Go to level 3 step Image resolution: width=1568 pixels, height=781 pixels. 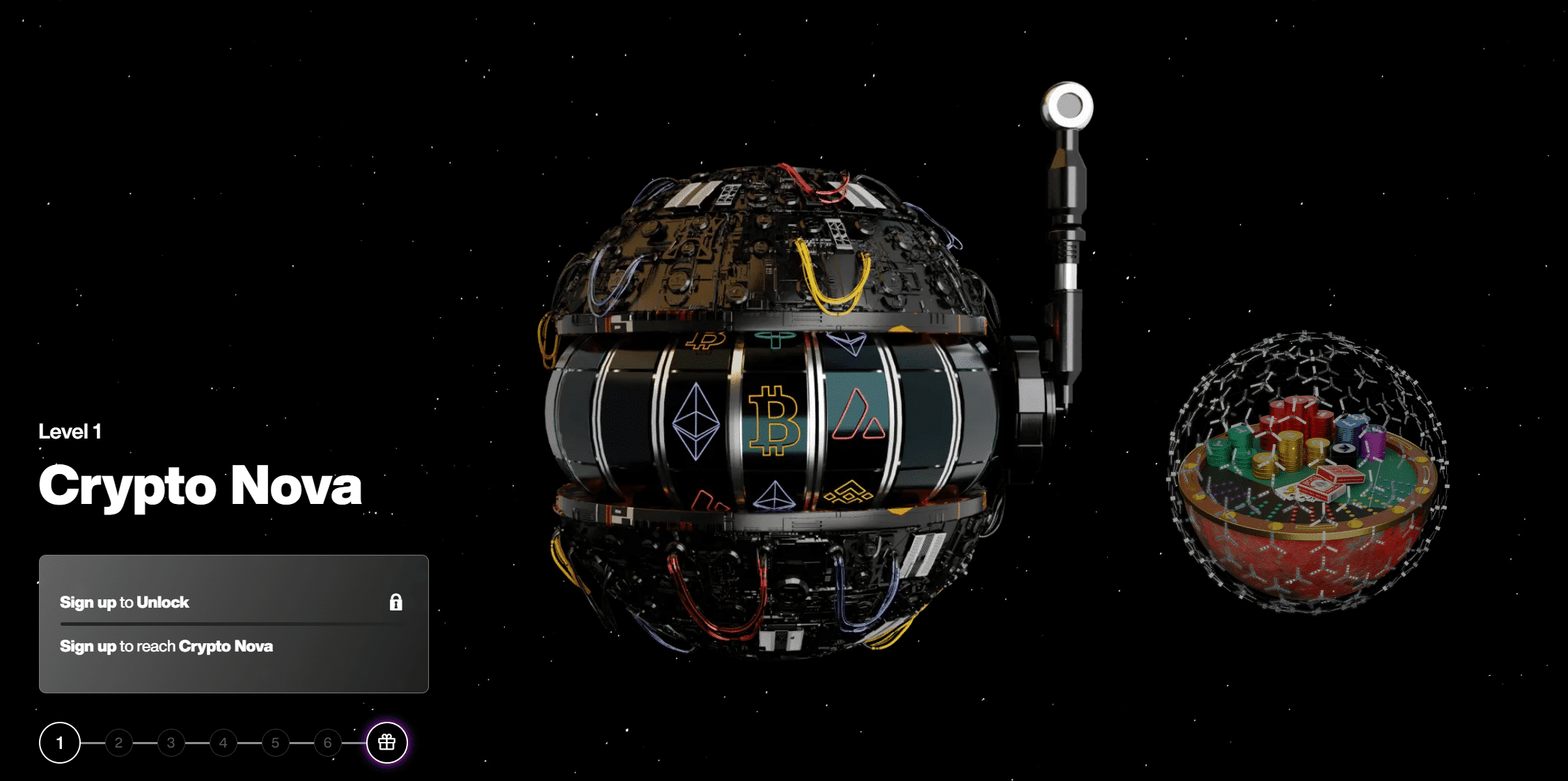tap(171, 743)
